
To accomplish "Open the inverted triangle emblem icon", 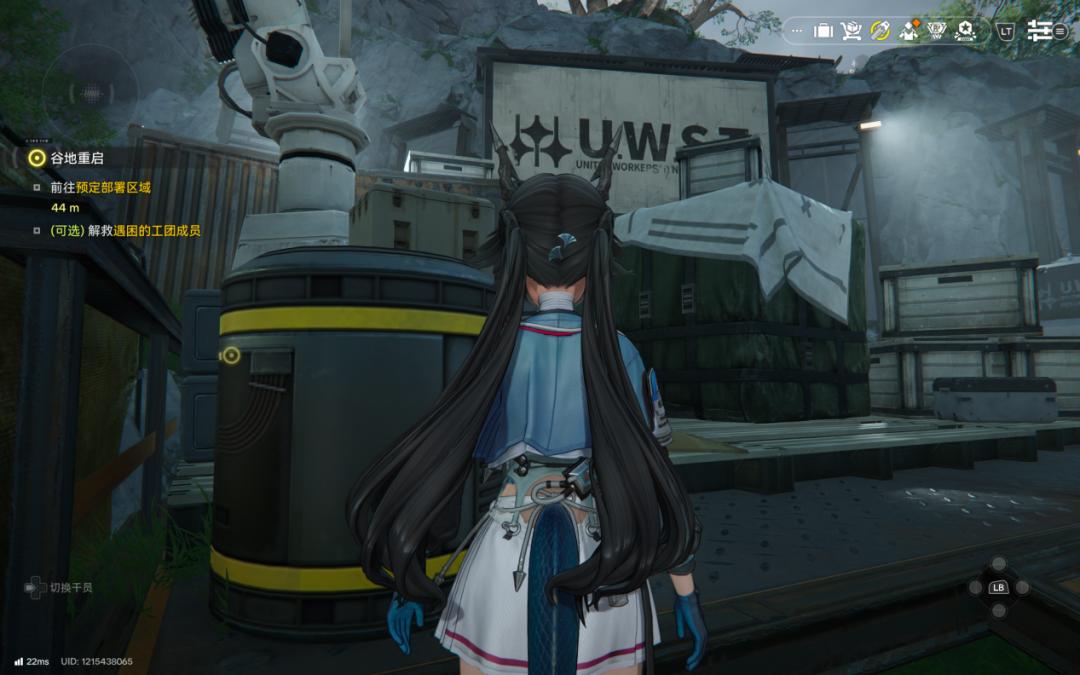I will pyautogui.click(x=937, y=31).
